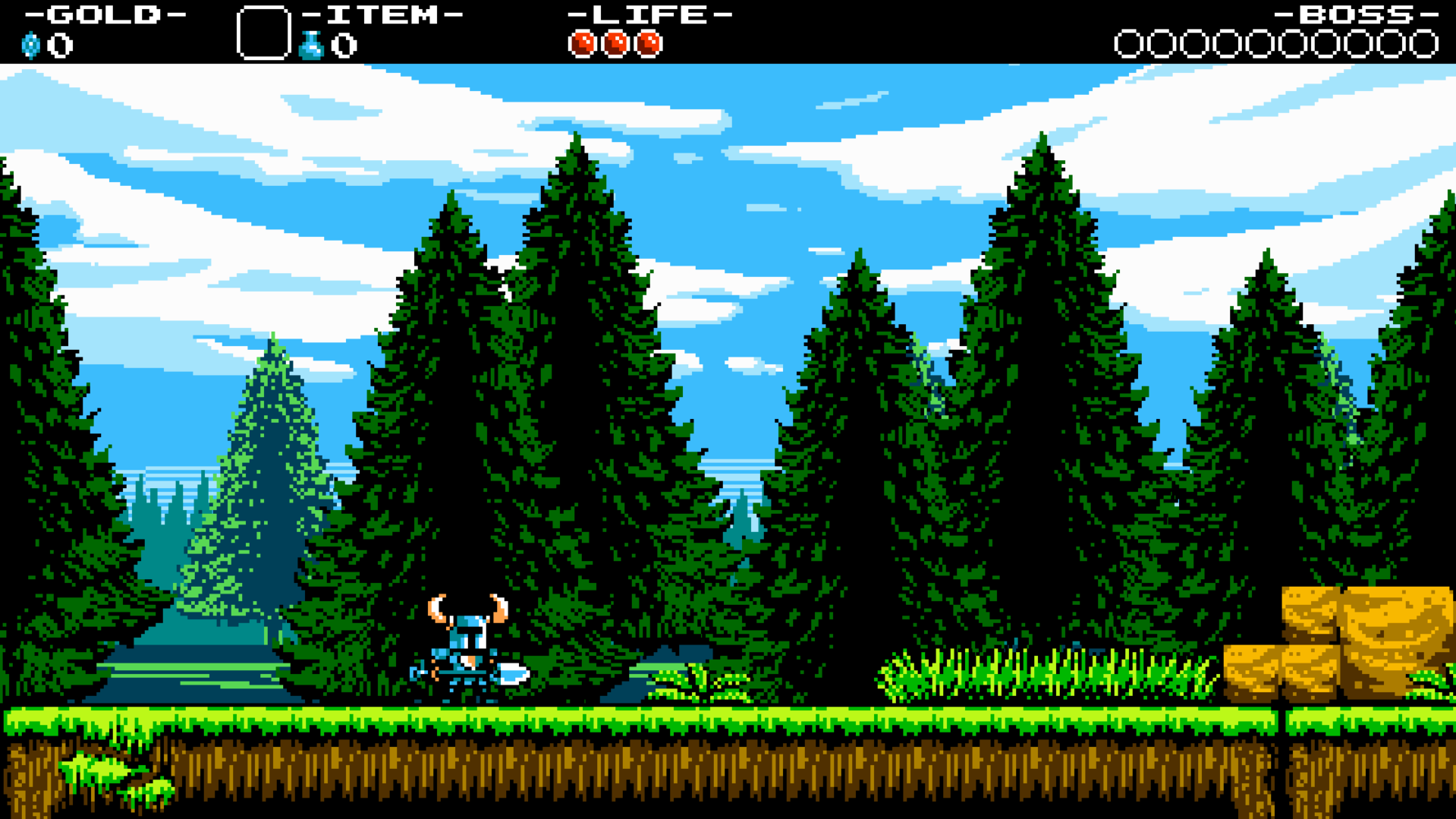Click the rightmost red life orb
Viewport: 1456px width, 819px height.
click(649, 43)
